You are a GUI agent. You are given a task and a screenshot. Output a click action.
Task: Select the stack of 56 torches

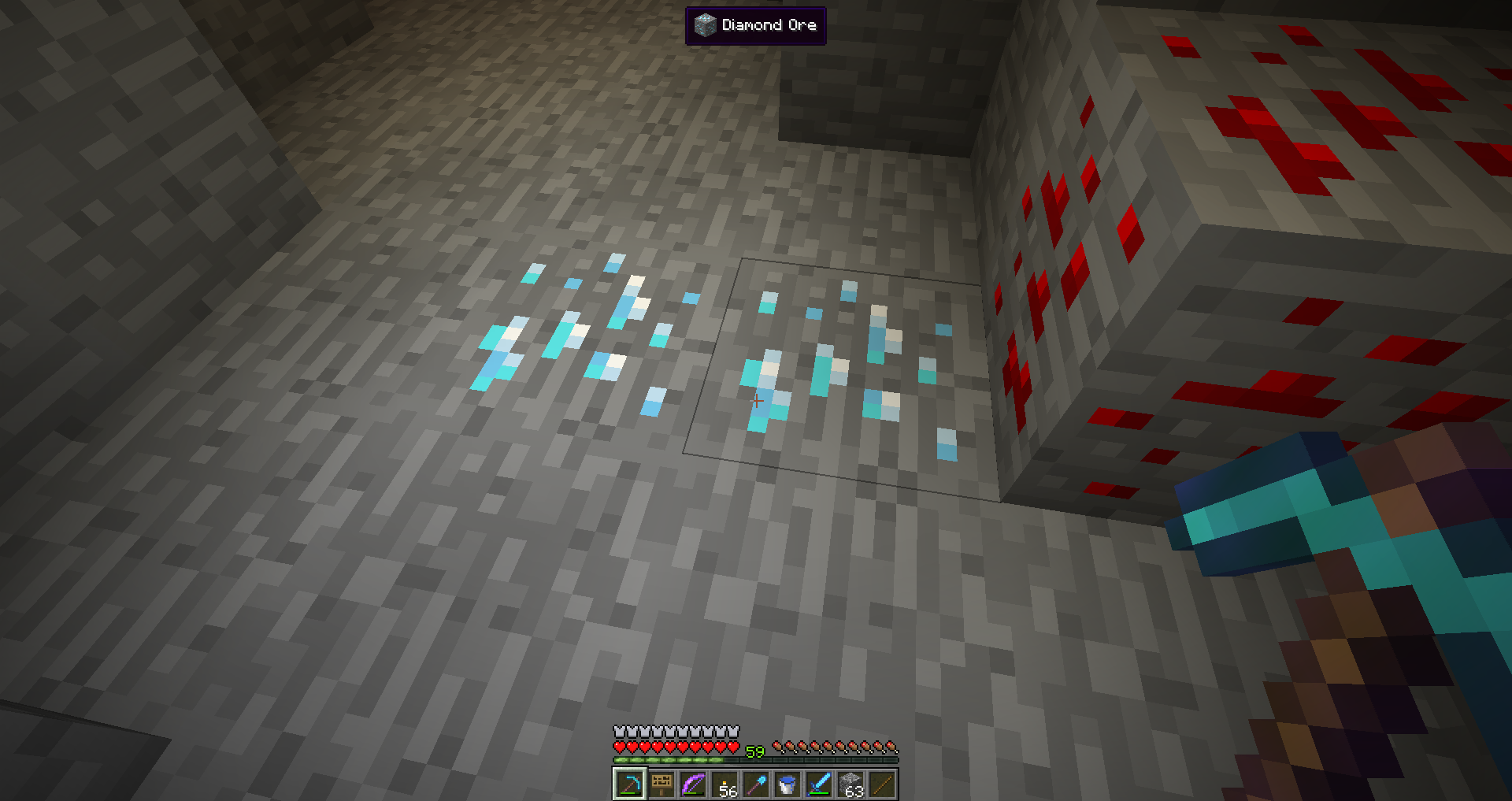[x=724, y=784]
